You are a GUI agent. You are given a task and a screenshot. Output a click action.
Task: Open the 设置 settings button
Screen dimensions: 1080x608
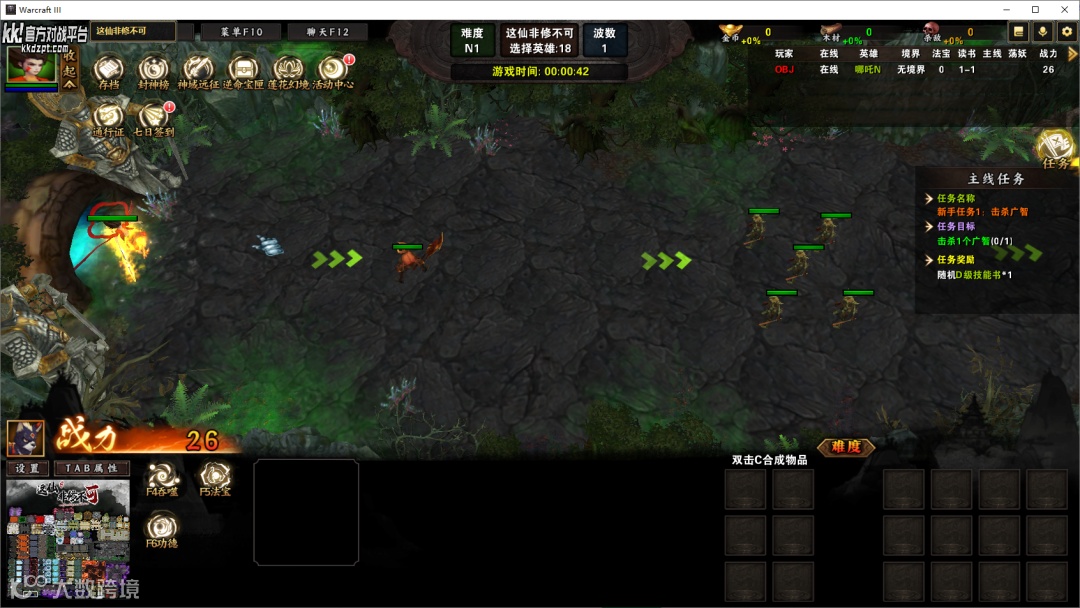tap(27, 468)
